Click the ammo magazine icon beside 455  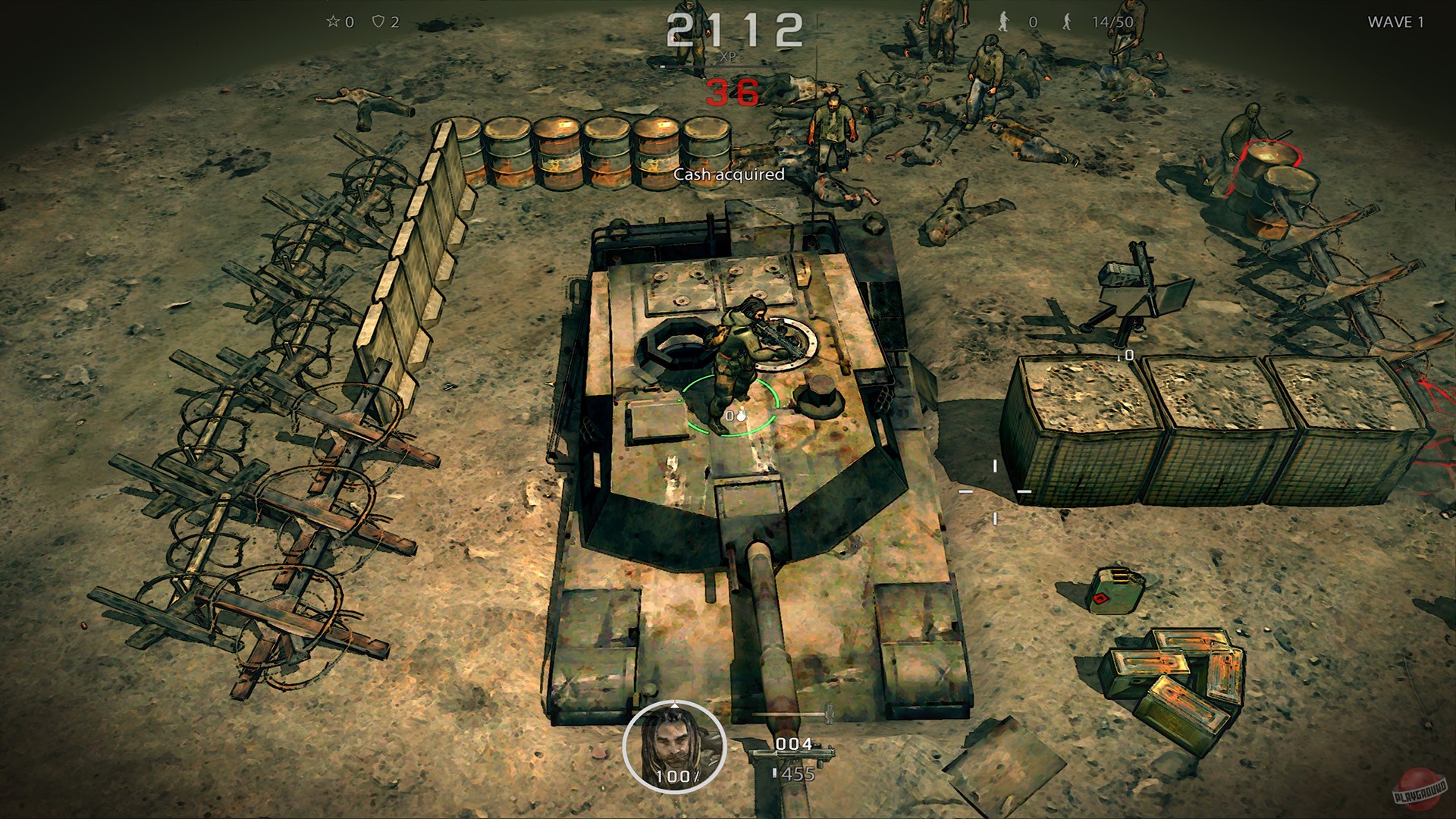coord(775,773)
